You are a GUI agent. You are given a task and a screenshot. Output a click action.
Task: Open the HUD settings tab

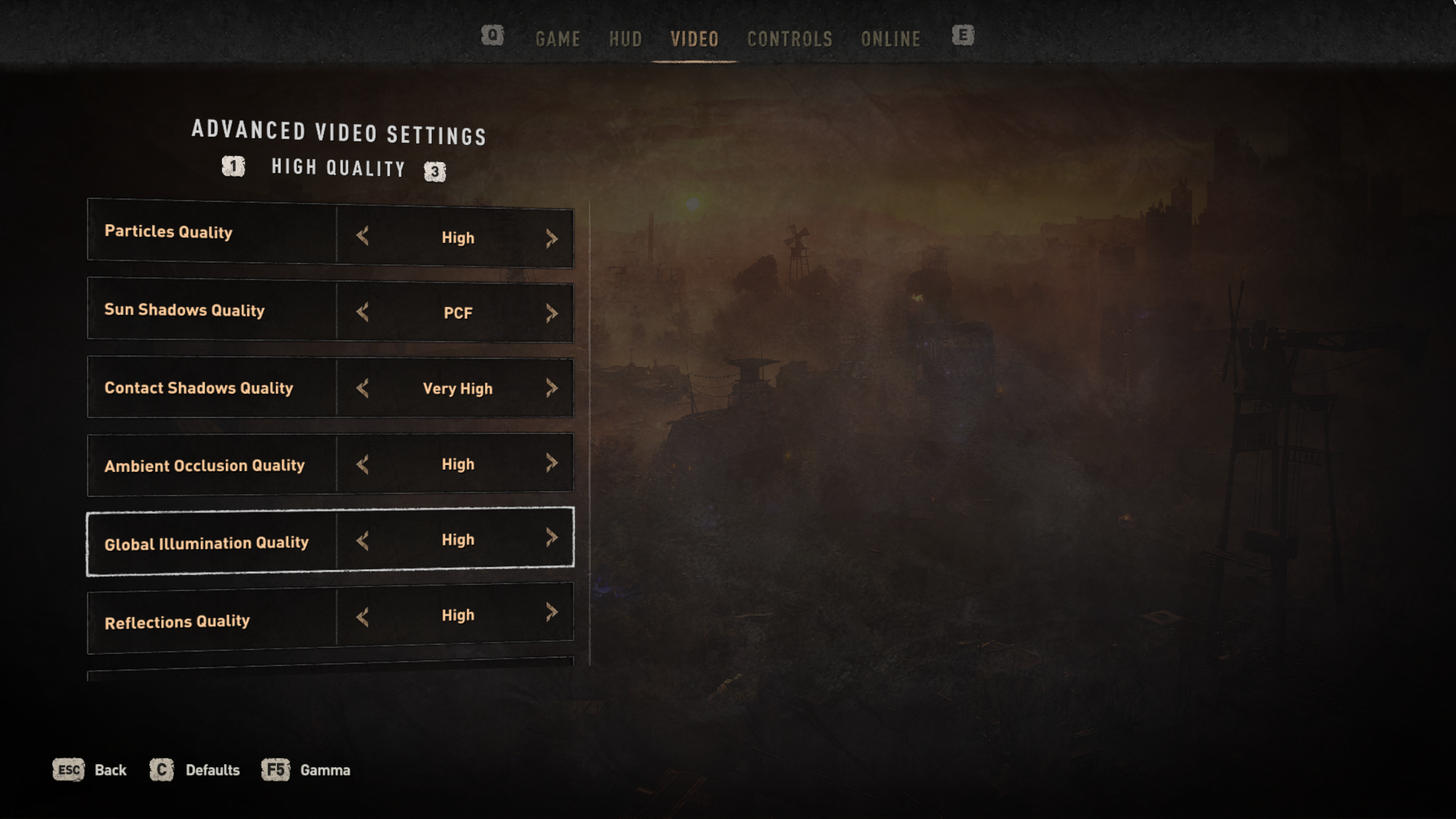(625, 39)
